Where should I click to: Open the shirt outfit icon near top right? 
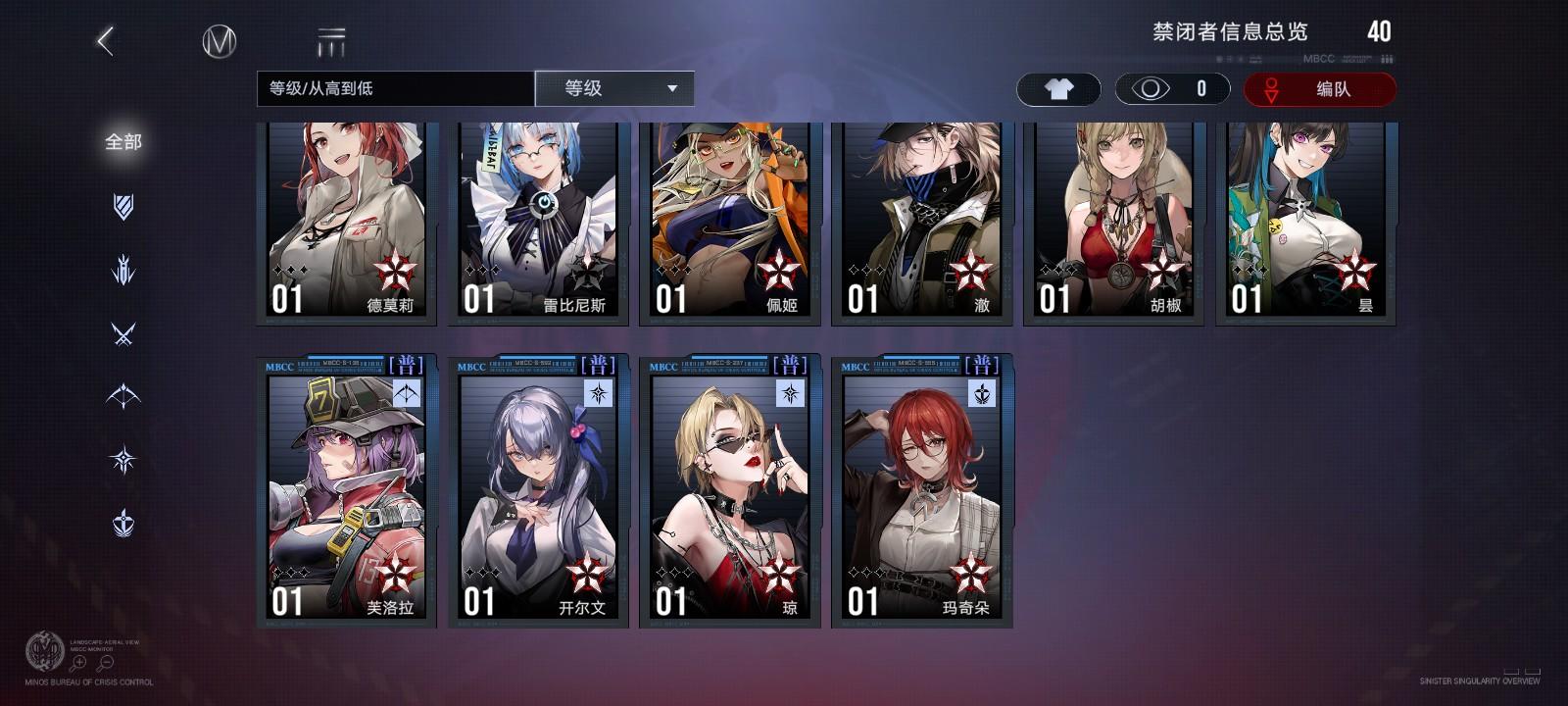(x=1058, y=88)
